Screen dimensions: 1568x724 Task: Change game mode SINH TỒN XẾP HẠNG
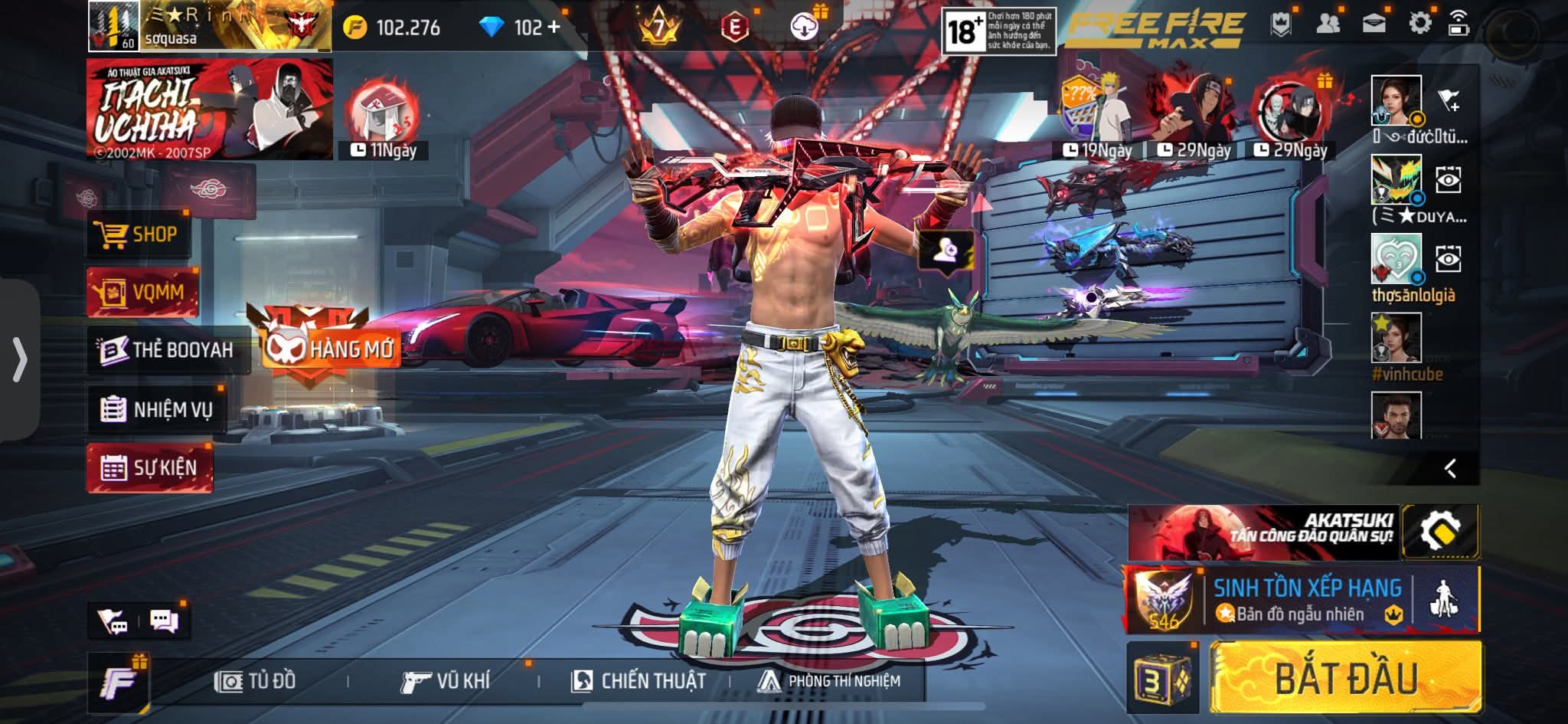[1306, 600]
